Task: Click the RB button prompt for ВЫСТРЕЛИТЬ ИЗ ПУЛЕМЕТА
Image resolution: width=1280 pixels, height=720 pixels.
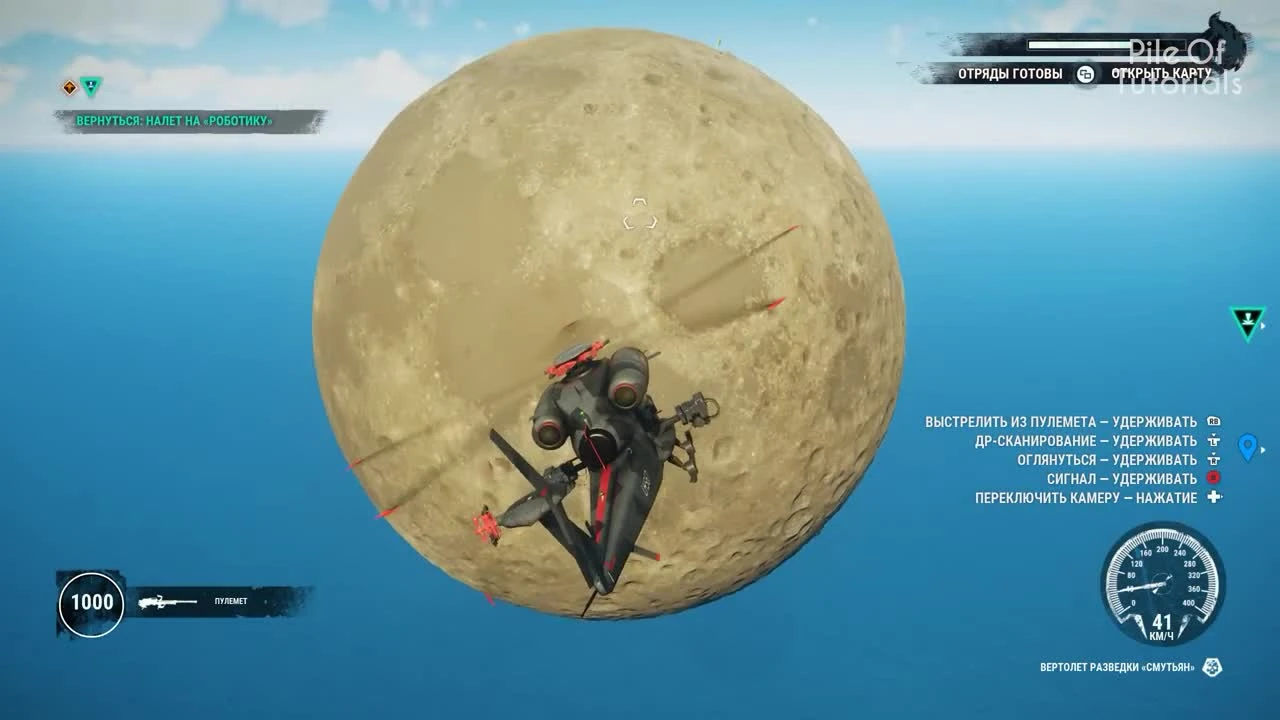Action: (x=1213, y=421)
